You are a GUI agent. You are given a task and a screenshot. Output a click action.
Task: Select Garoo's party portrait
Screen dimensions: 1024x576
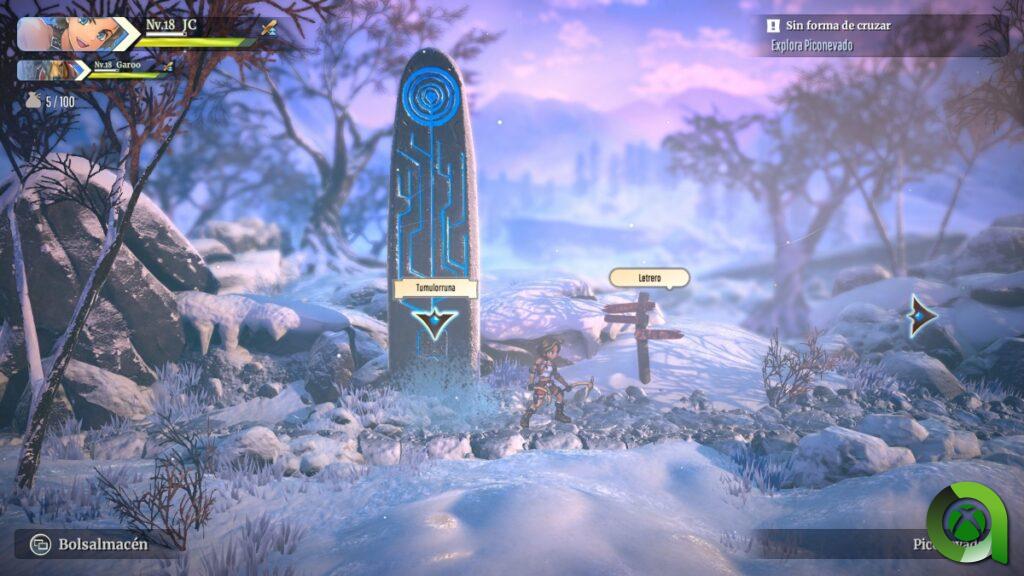pyautogui.click(x=50, y=70)
